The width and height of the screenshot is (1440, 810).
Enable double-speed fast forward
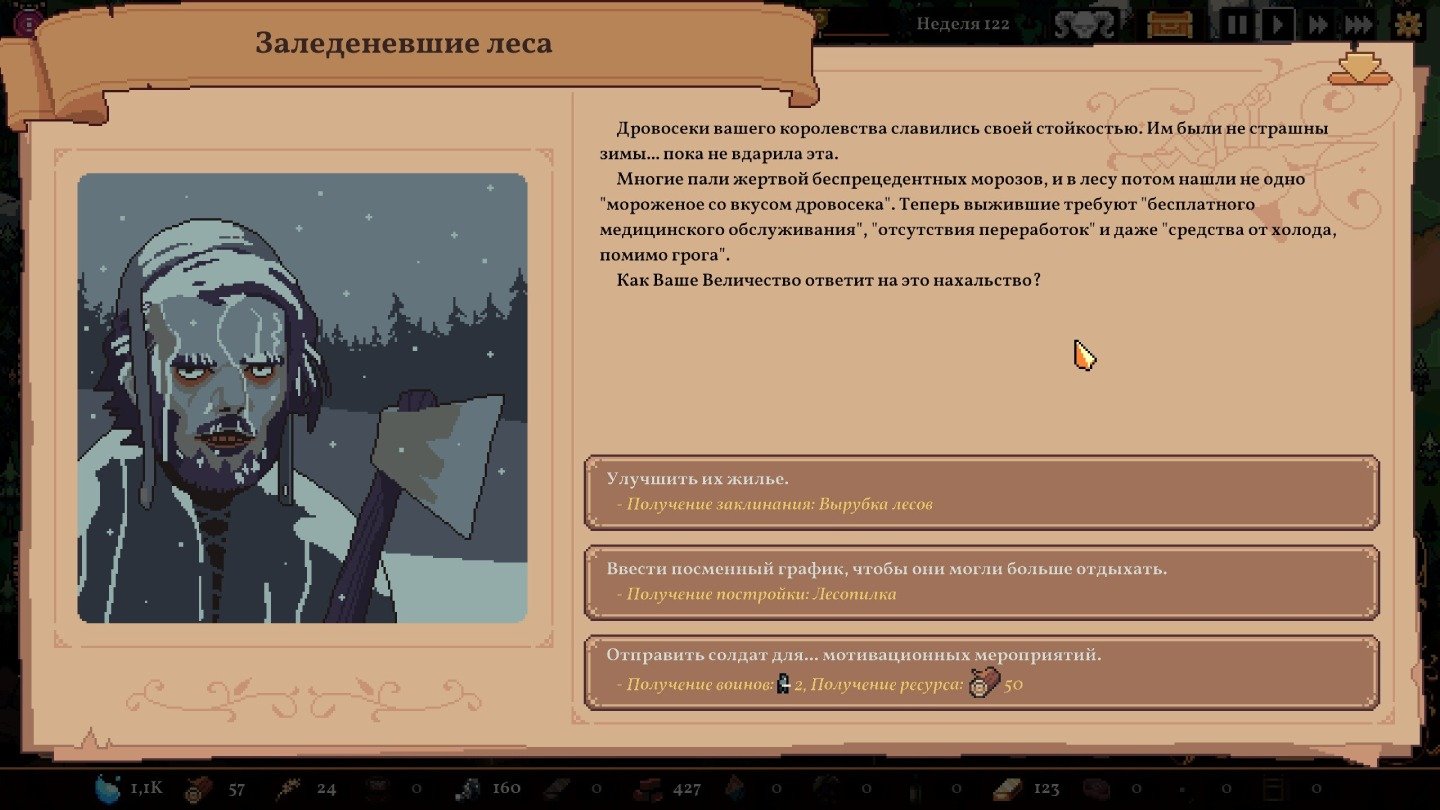tap(1318, 24)
